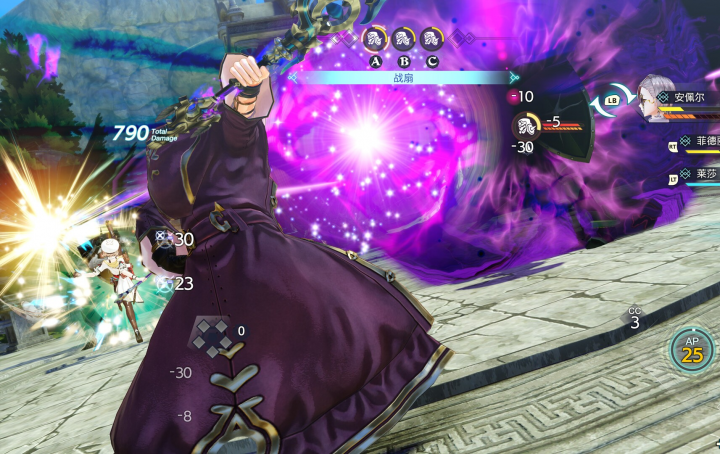
Task: Choose the party member entry starting 菲德
Action: (699, 143)
